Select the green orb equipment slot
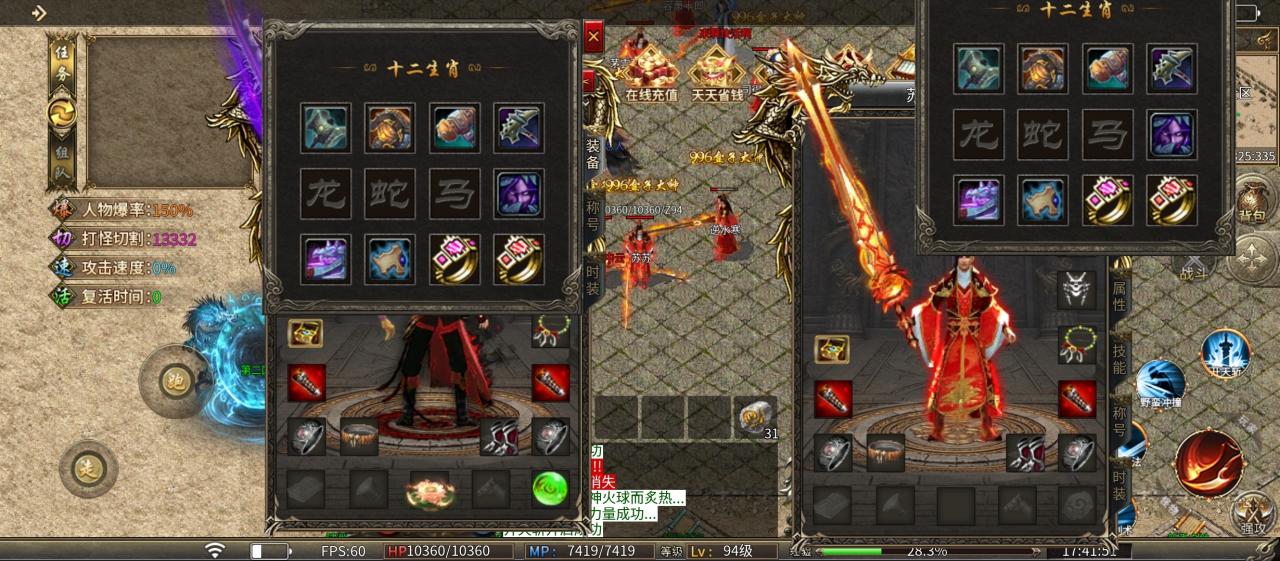The image size is (1280, 561). tap(549, 489)
